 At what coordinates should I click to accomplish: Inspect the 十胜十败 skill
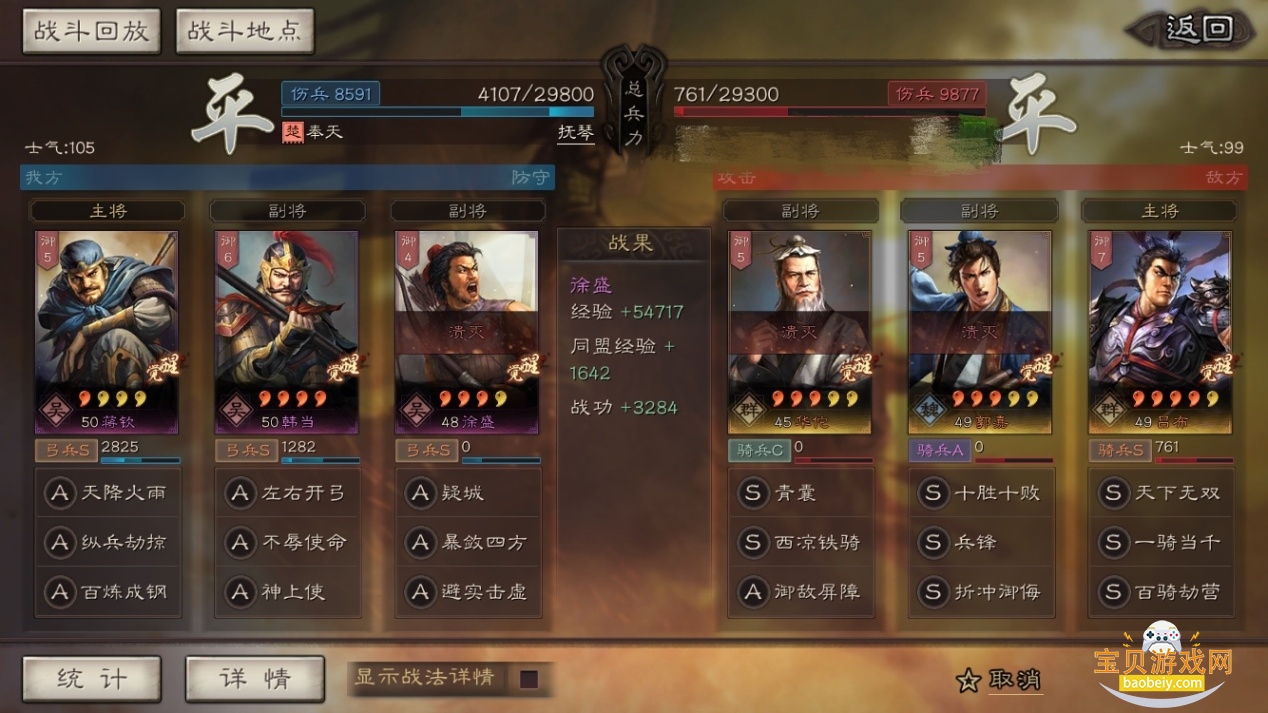pos(980,492)
